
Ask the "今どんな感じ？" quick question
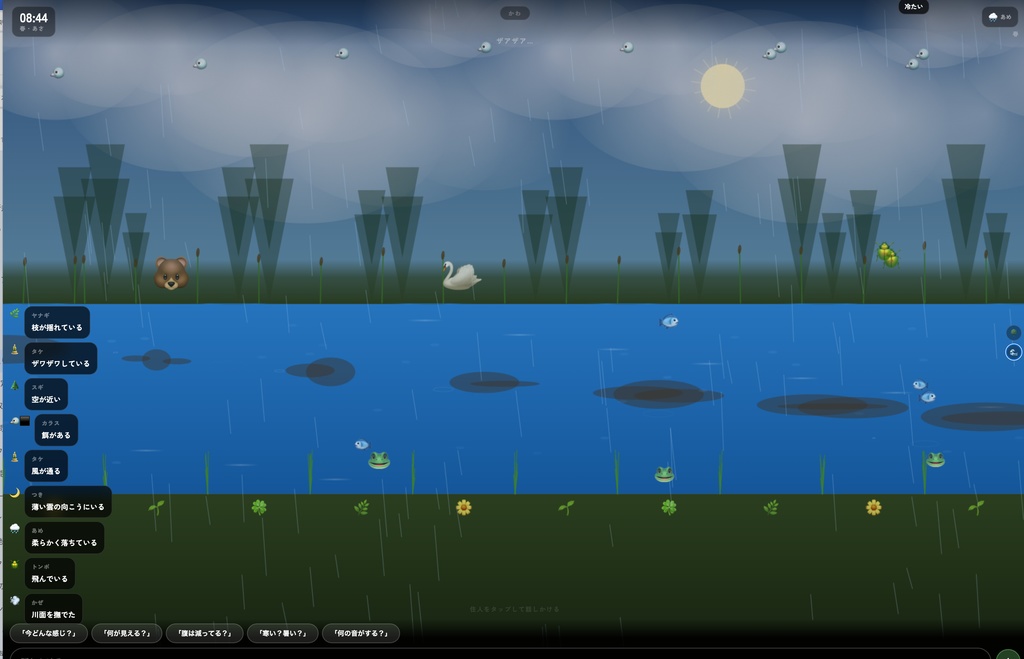click(48, 633)
